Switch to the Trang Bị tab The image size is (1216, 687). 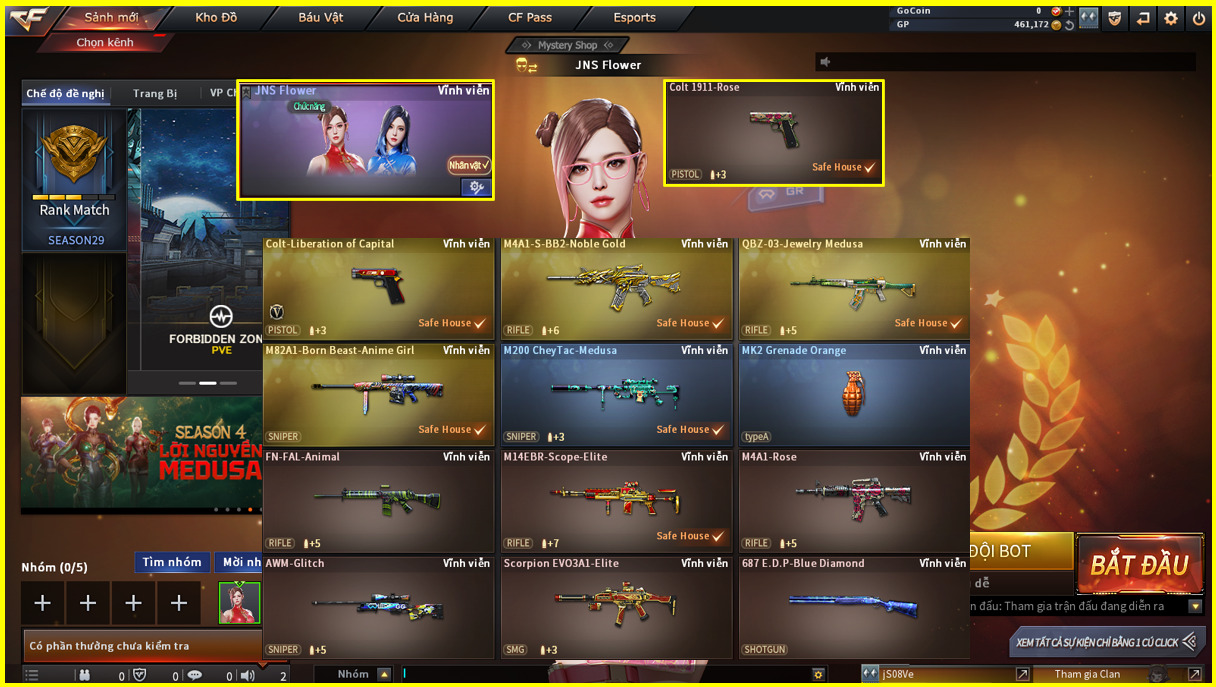[155, 94]
